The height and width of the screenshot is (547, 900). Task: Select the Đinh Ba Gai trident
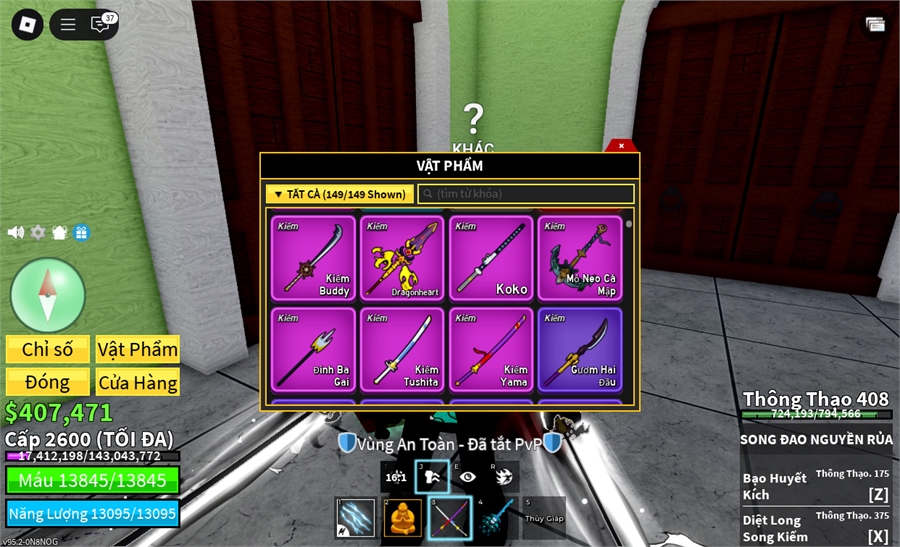[313, 349]
